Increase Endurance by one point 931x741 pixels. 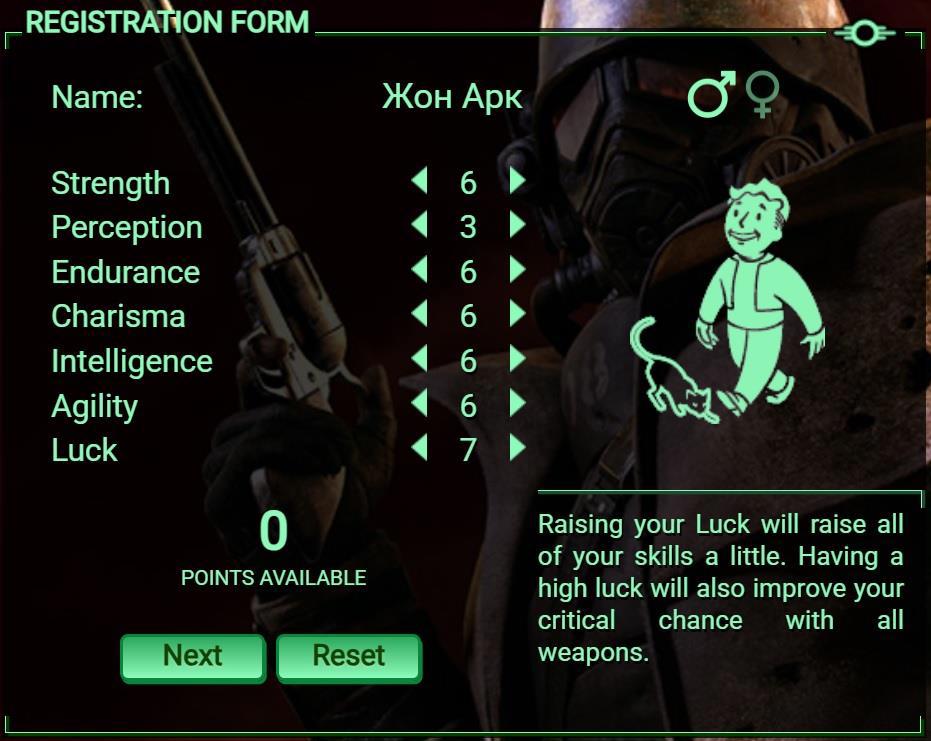[x=517, y=270]
